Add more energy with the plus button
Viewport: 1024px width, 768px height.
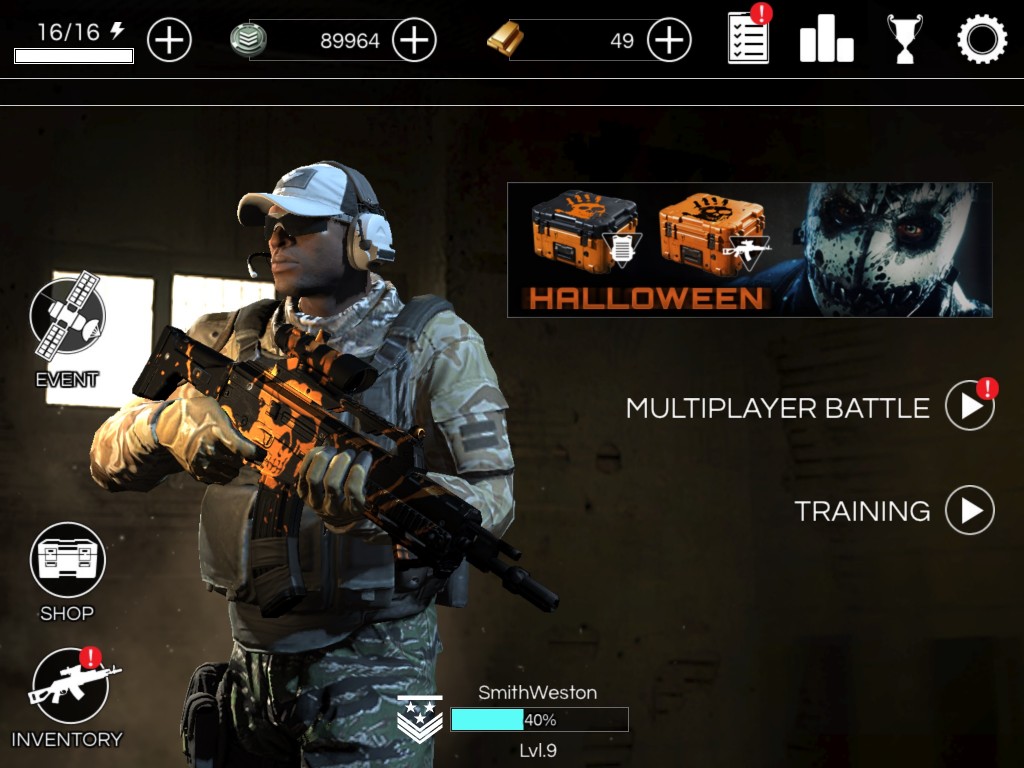(169, 41)
